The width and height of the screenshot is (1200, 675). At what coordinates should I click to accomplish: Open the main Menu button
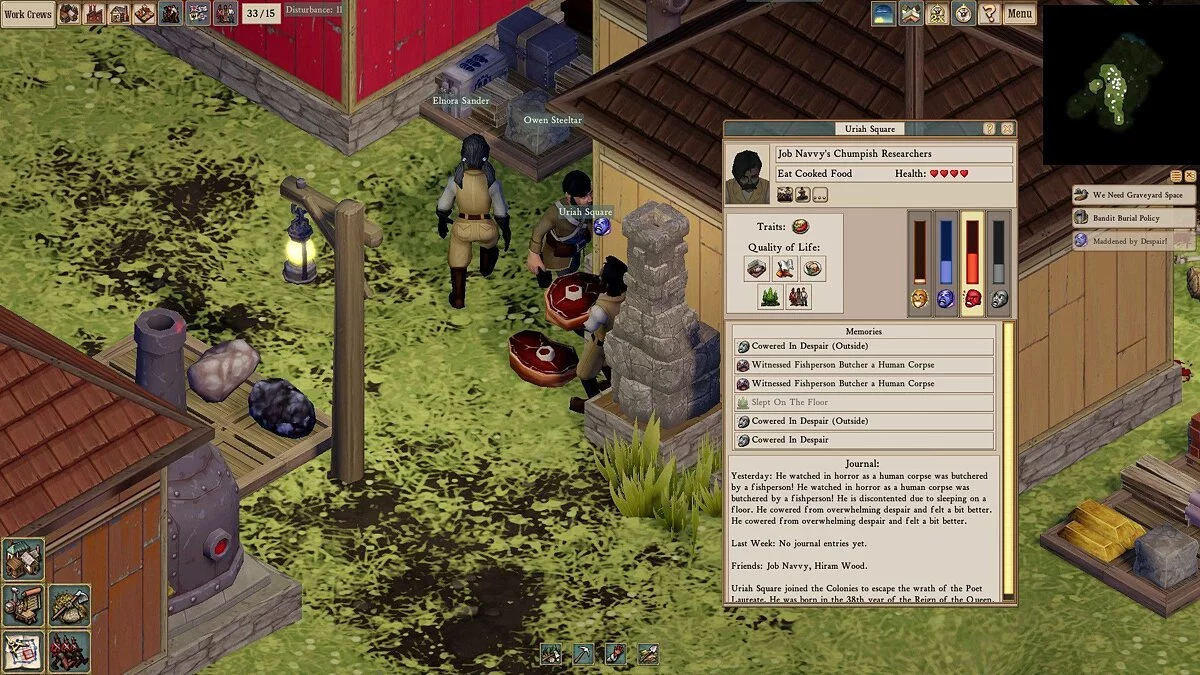pyautogui.click(x=1019, y=14)
